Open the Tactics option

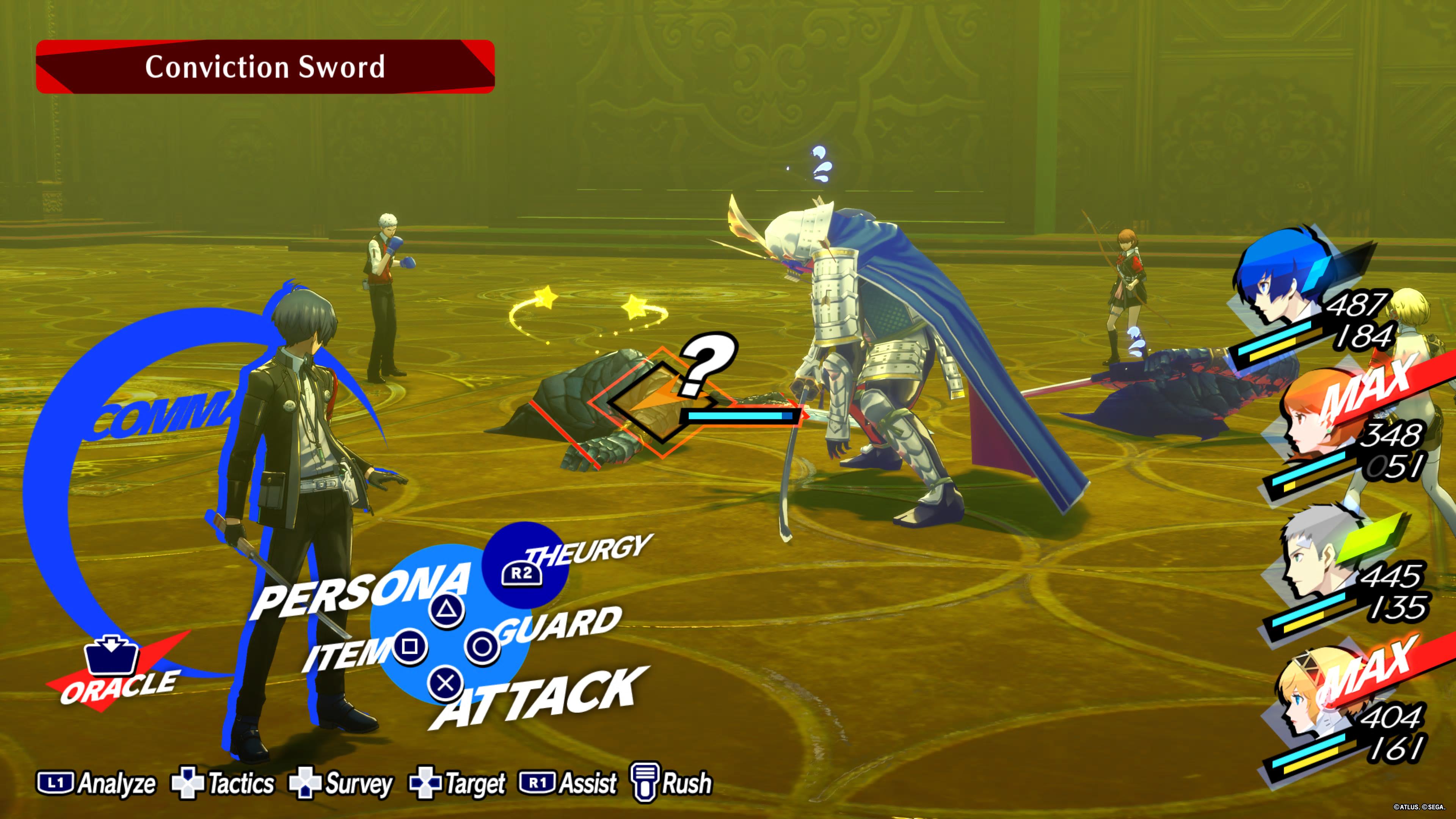[224, 783]
